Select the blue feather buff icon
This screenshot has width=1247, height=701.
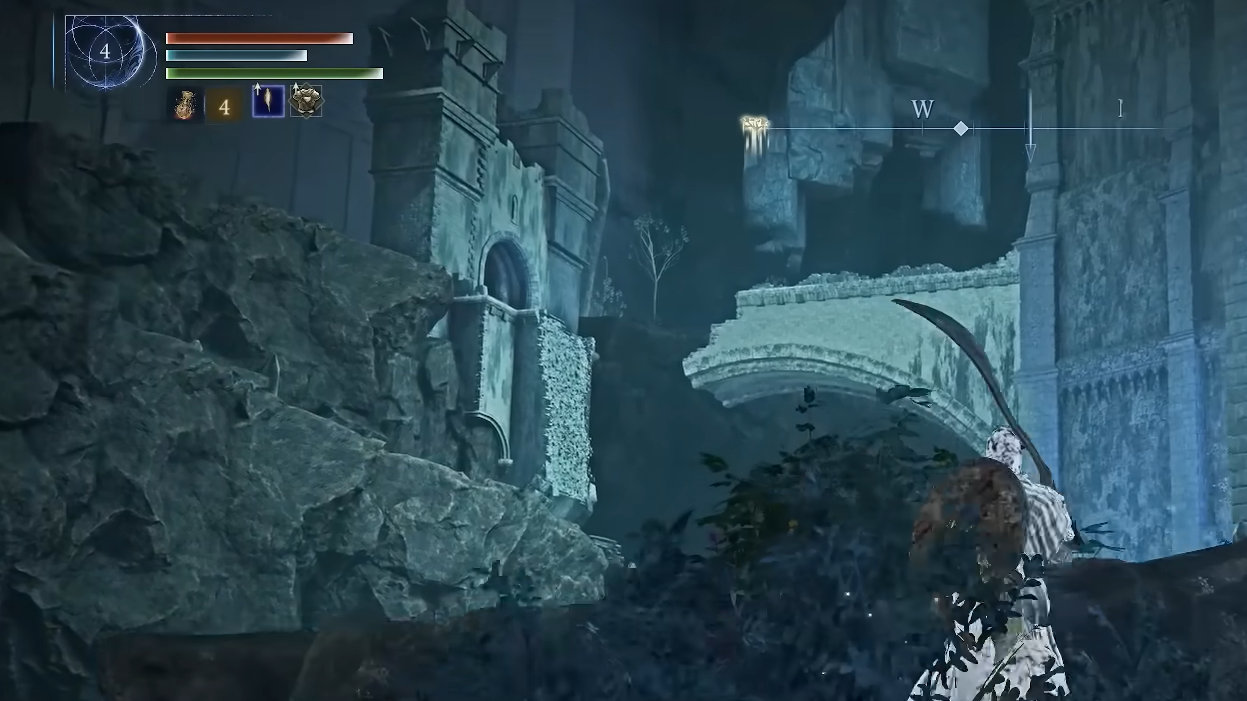click(x=268, y=102)
